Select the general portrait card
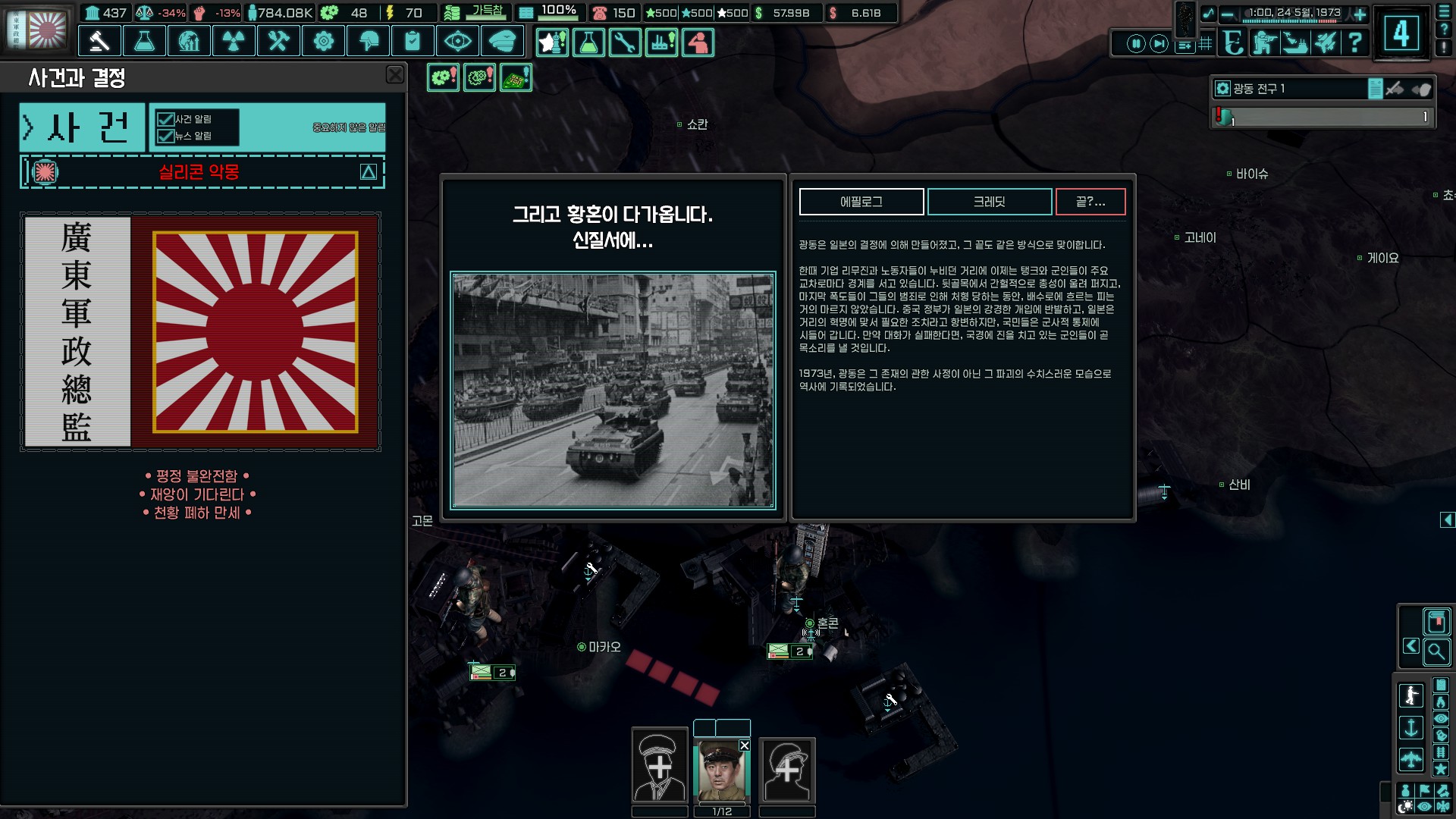 tap(722, 770)
